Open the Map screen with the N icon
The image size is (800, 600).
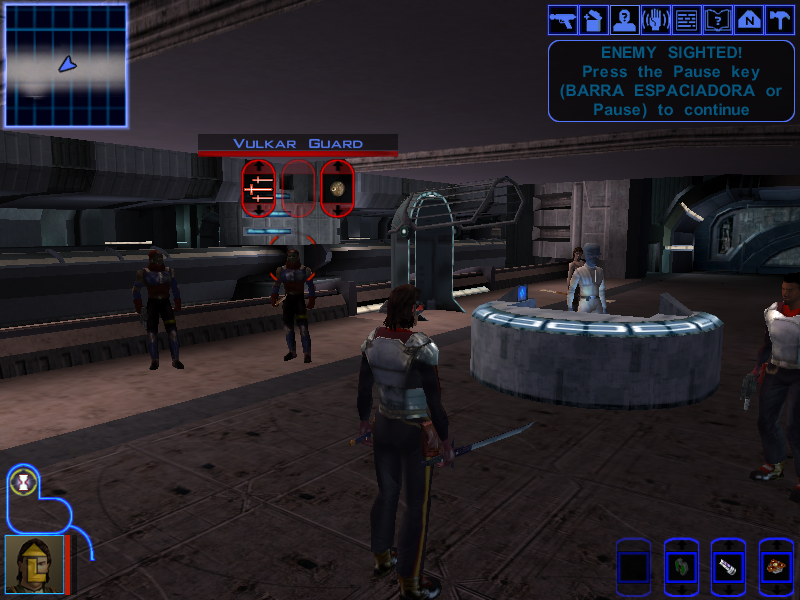click(748, 19)
